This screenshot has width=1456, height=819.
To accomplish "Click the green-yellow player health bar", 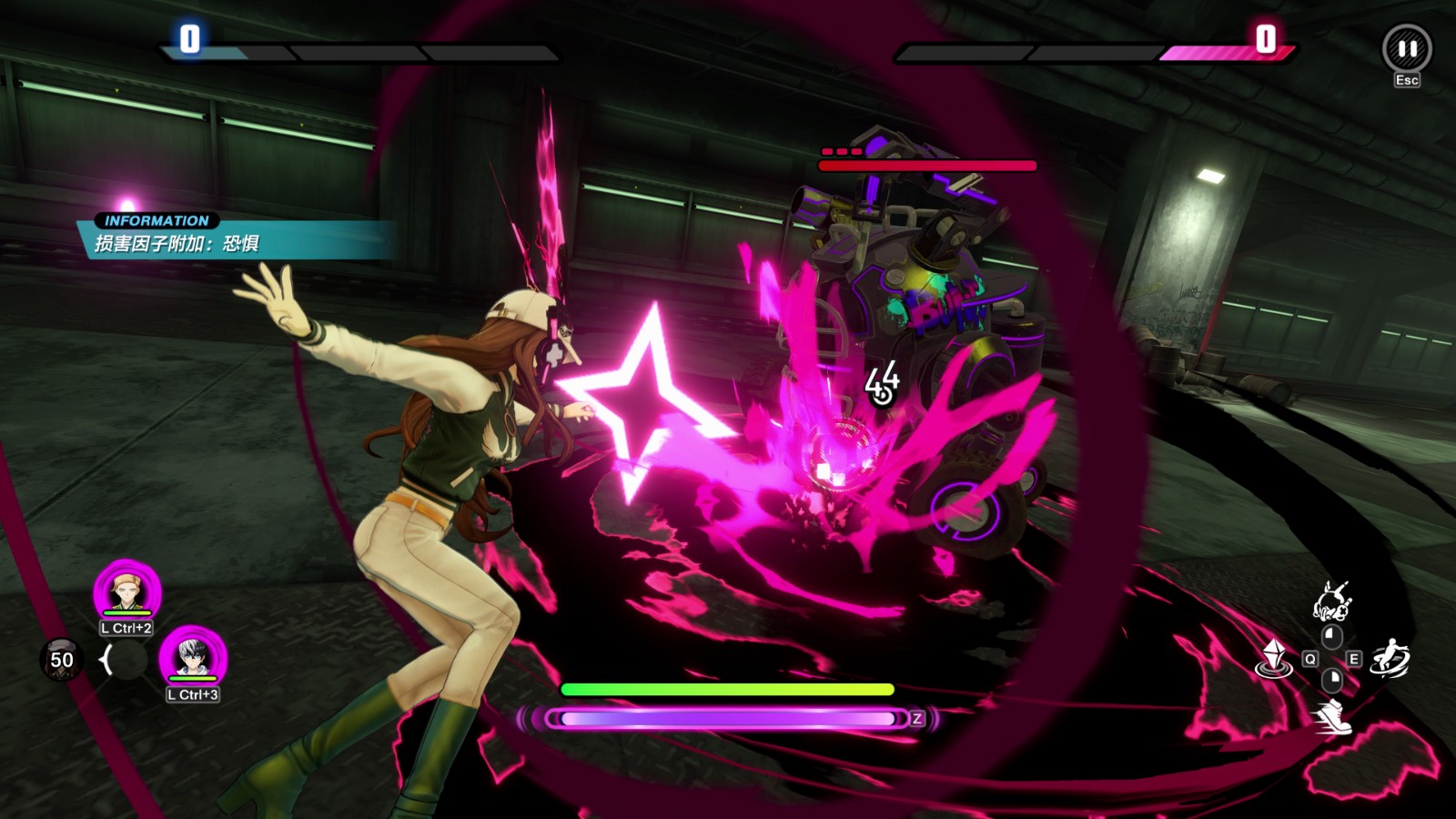I will click(728, 689).
